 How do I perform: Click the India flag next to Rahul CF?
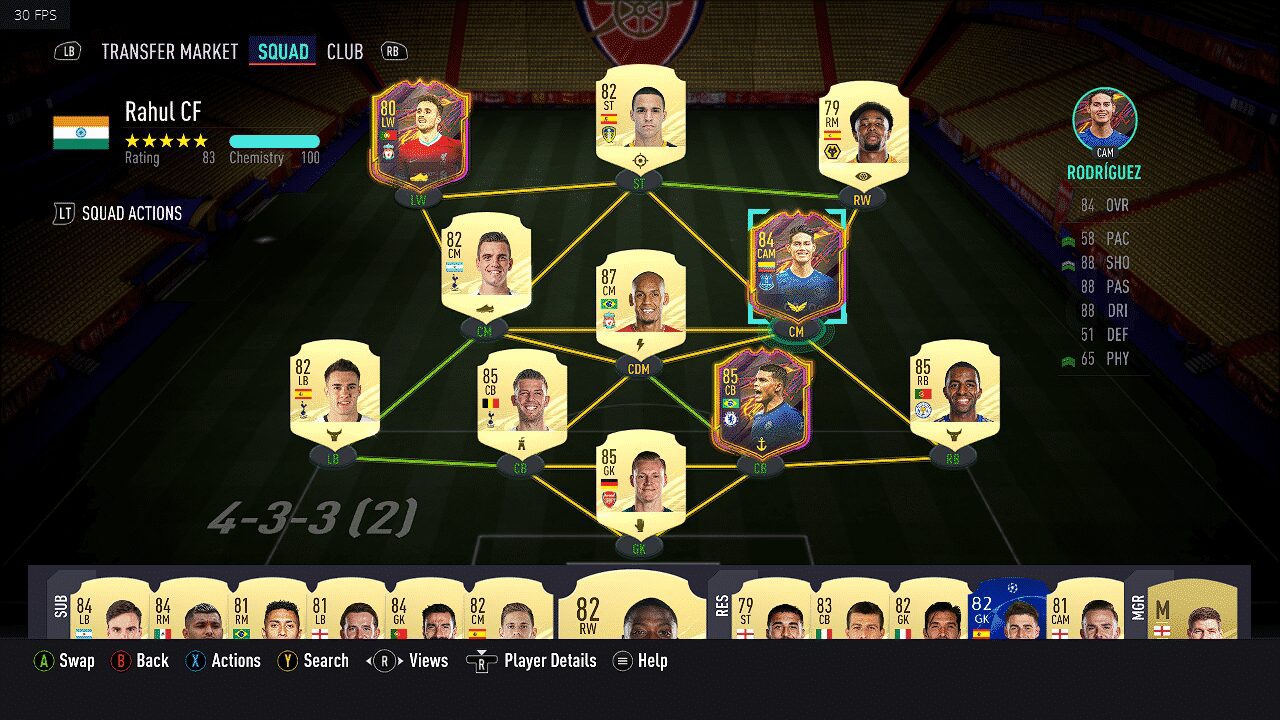[x=78, y=131]
